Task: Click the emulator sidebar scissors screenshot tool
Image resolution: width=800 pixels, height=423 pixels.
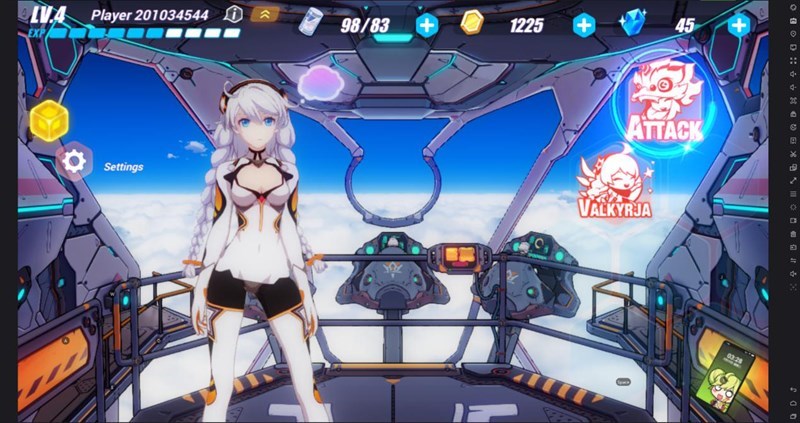Action: [792, 156]
